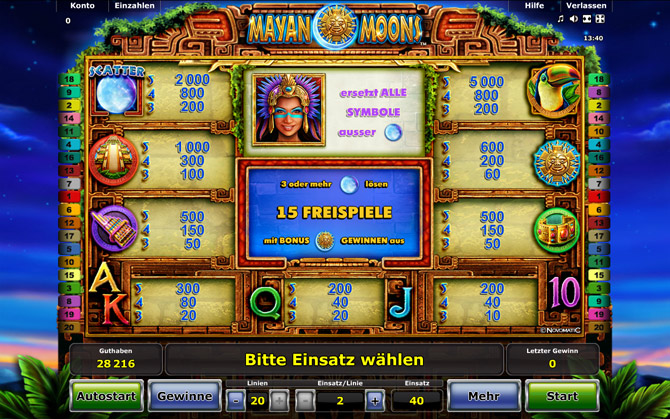The width and height of the screenshot is (670, 419).
Task: Show the next page with Mehr
Action: coord(483,396)
